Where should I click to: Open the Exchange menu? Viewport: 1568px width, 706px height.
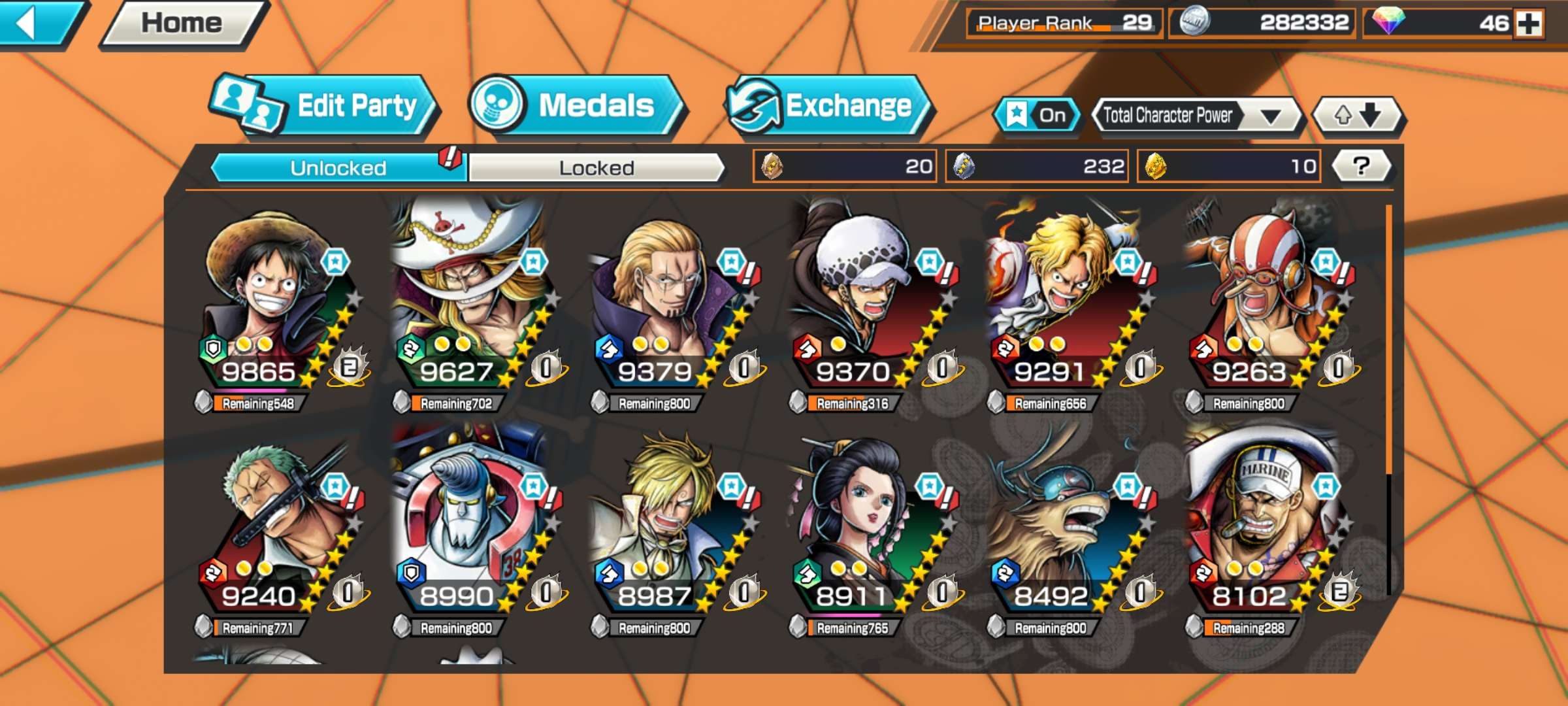828,106
